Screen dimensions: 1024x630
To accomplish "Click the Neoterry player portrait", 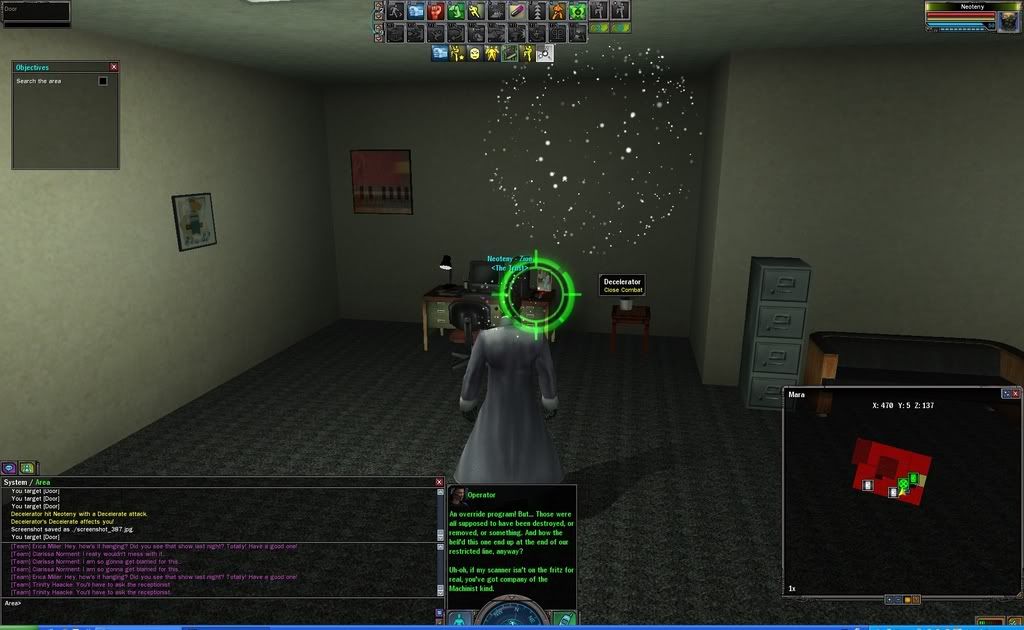I will coord(1010,17).
